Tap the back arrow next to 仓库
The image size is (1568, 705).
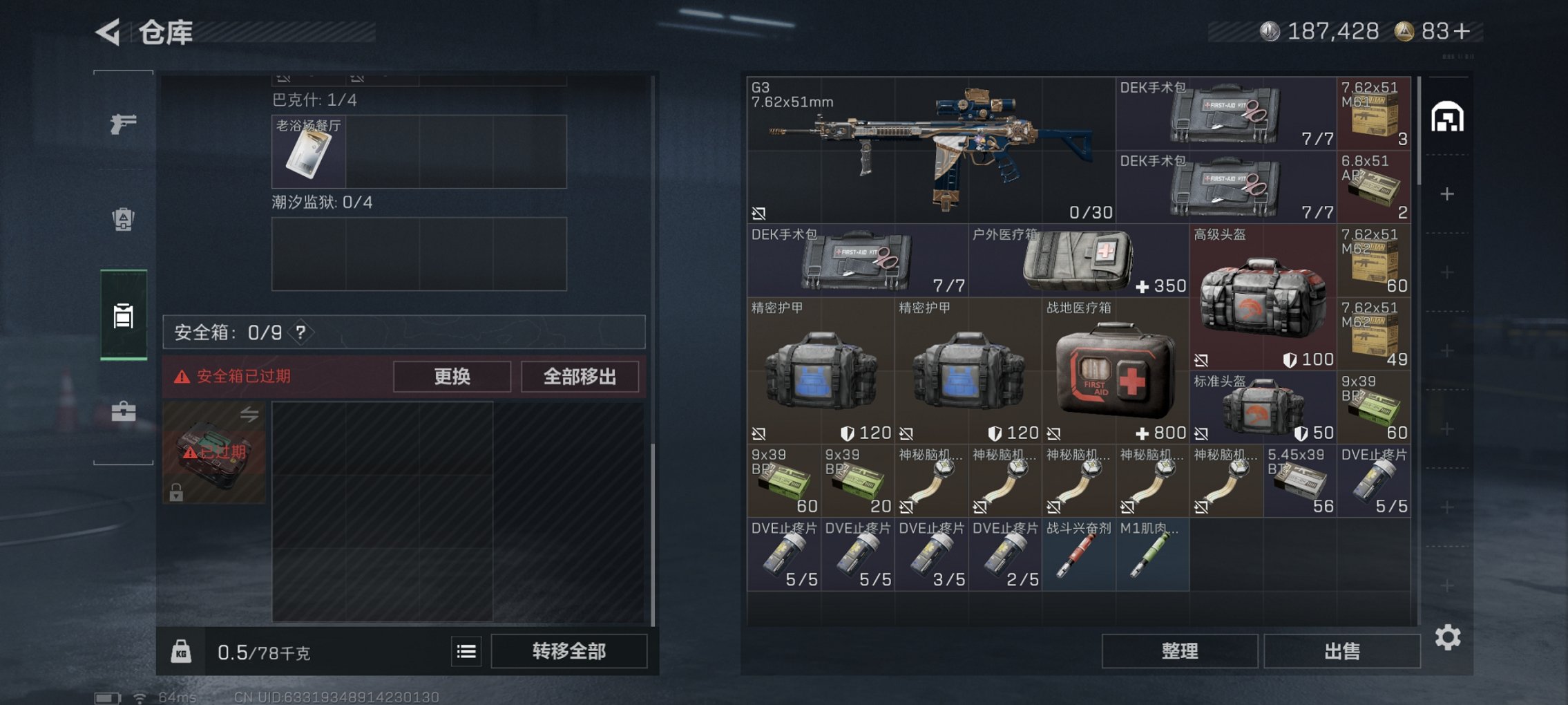[107, 31]
